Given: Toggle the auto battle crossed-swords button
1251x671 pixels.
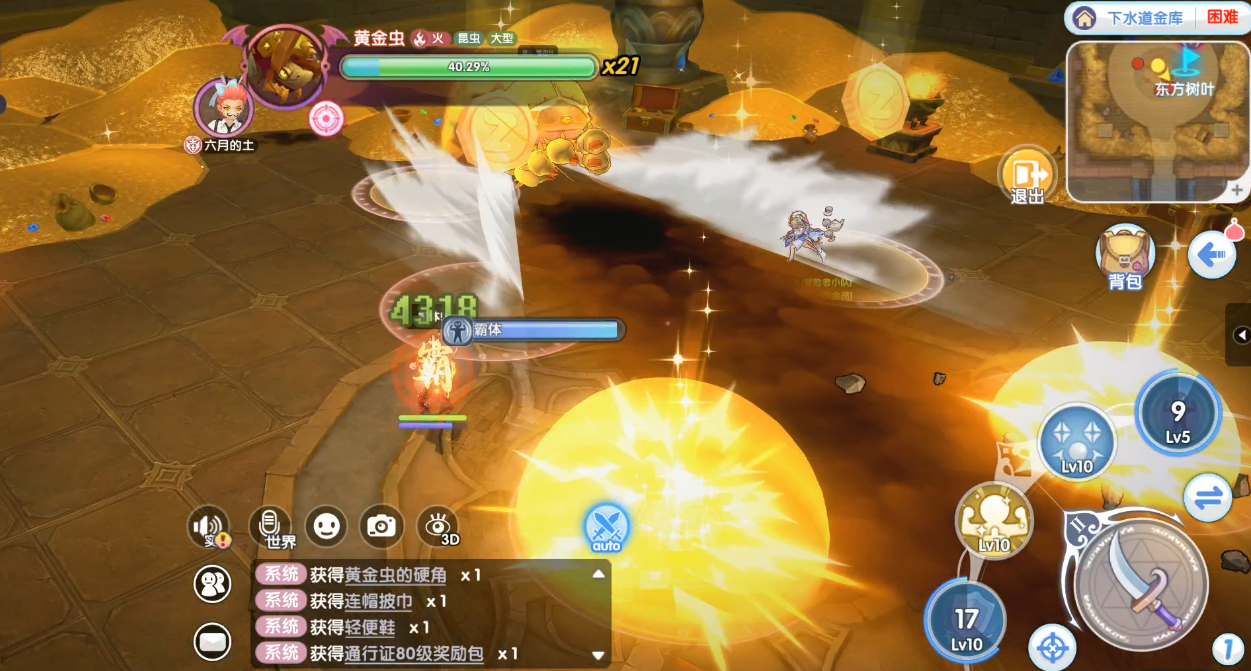Looking at the screenshot, I should 607,527.
